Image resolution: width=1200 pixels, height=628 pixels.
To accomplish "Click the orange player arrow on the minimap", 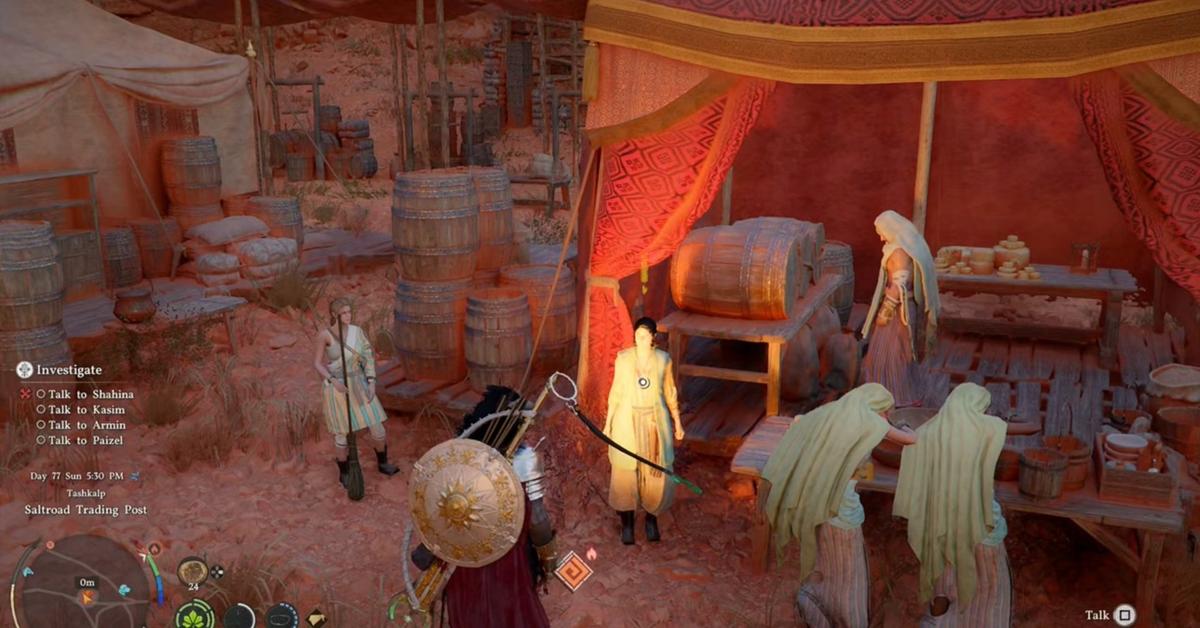I will click(x=87, y=597).
